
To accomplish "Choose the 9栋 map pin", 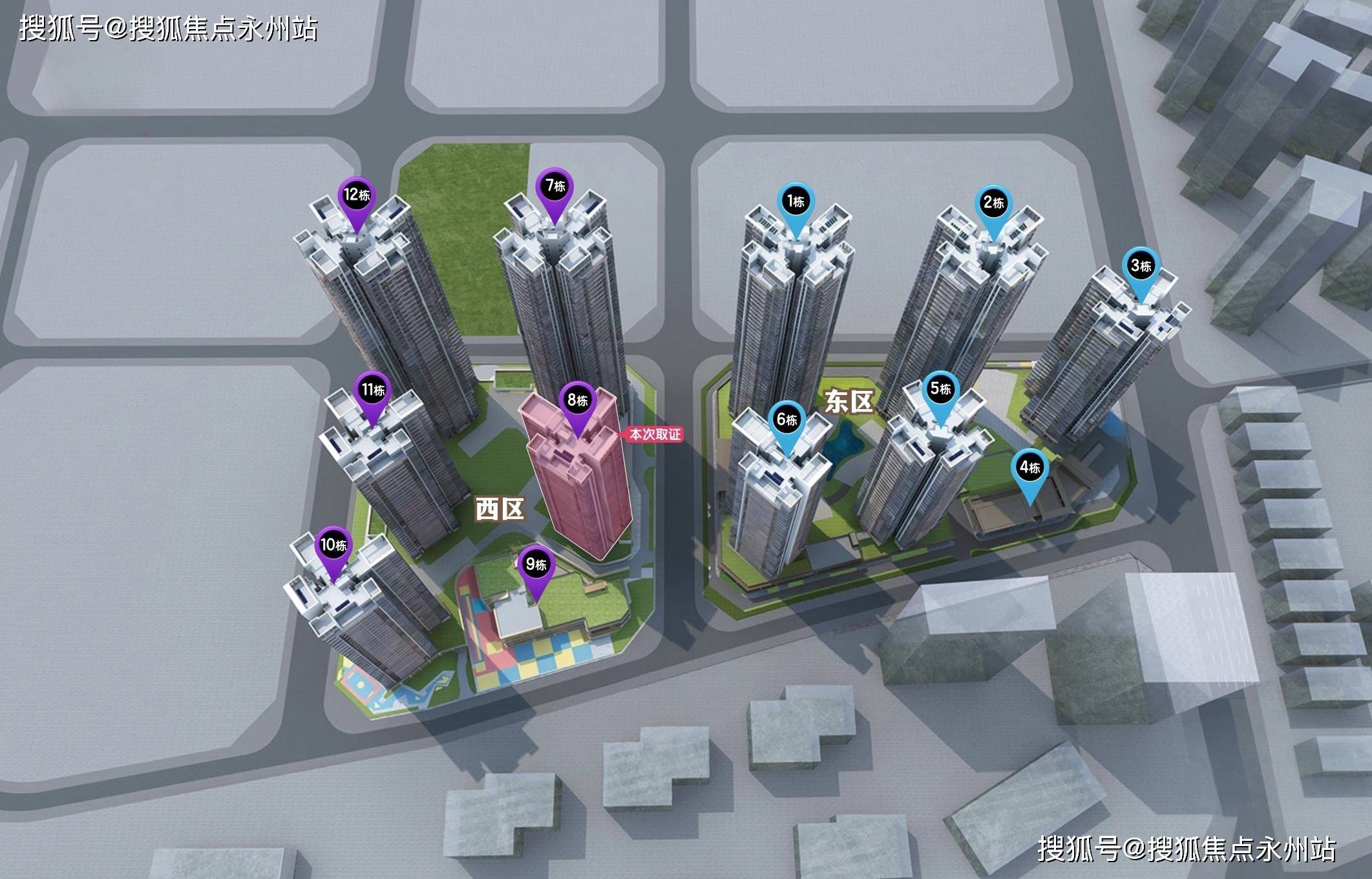I will [x=536, y=565].
